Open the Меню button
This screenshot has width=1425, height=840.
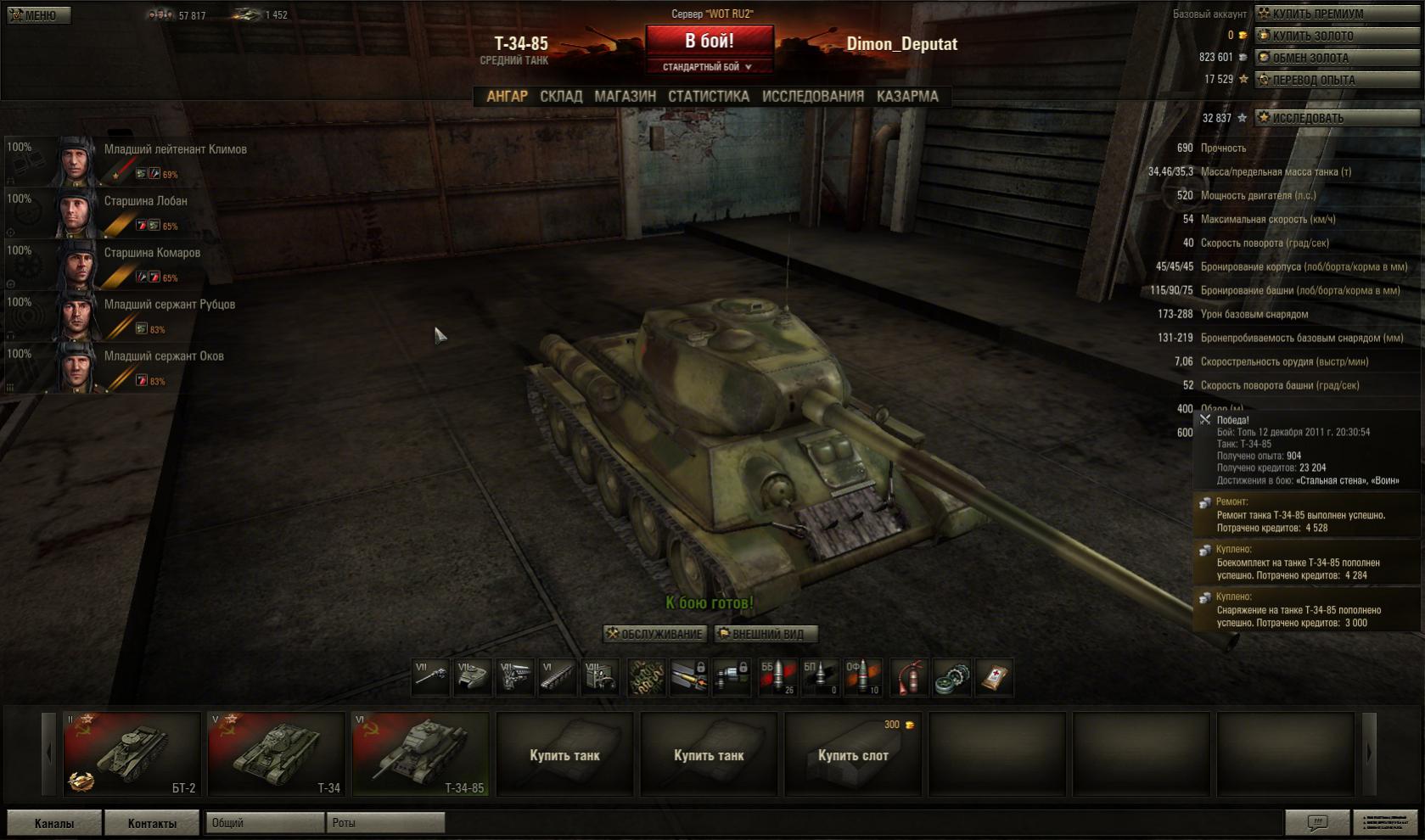pos(38,15)
